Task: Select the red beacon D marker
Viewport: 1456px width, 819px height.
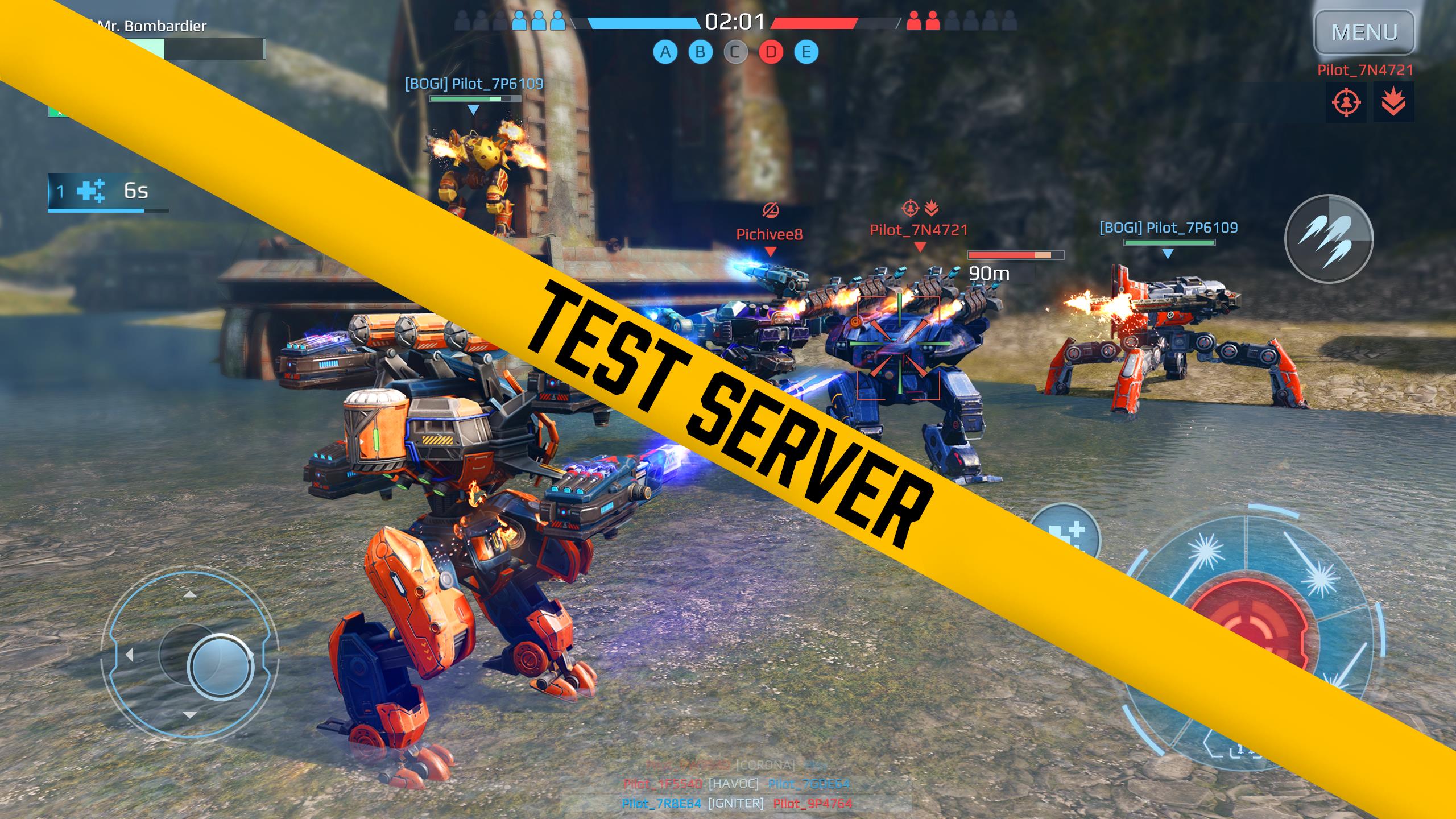Action: tap(772, 53)
